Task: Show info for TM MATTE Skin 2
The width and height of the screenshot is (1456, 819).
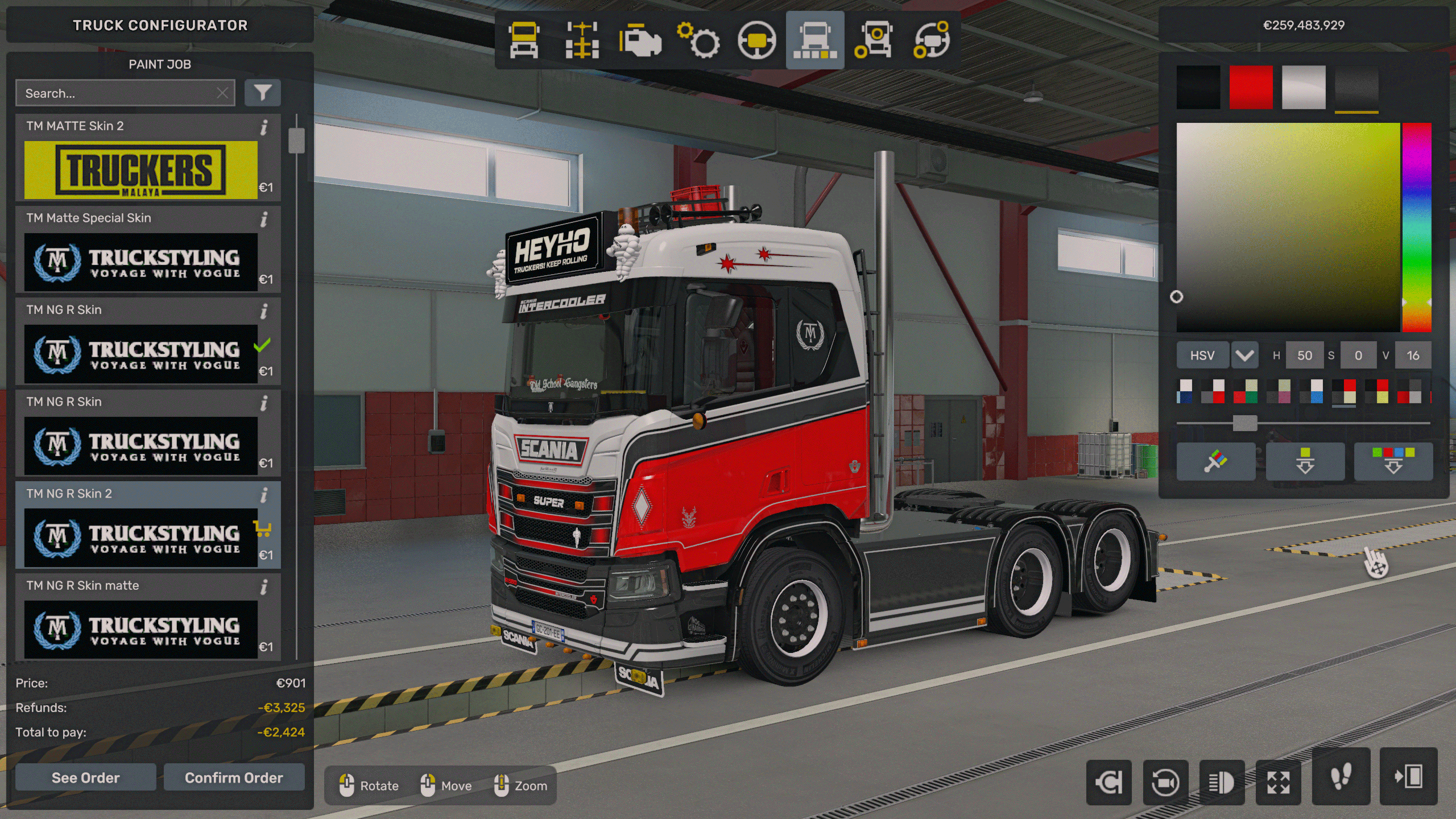Action: pyautogui.click(x=264, y=127)
